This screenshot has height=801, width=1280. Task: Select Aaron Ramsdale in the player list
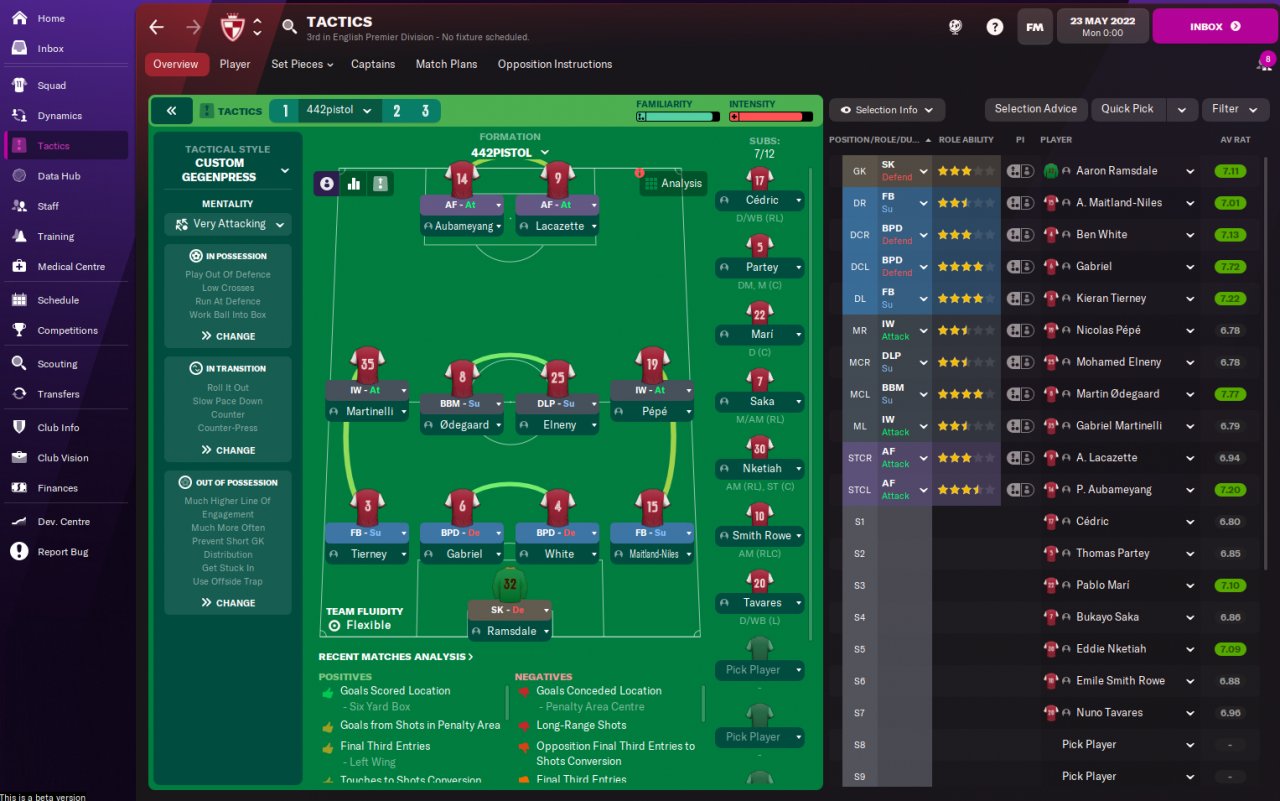1113,171
